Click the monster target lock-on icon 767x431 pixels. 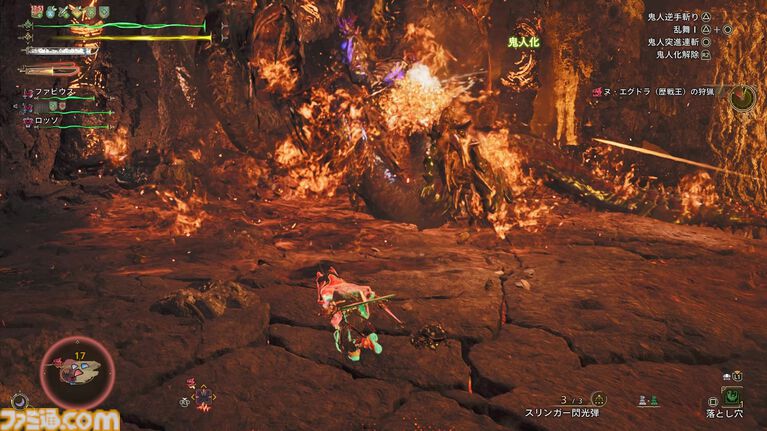click(741, 97)
